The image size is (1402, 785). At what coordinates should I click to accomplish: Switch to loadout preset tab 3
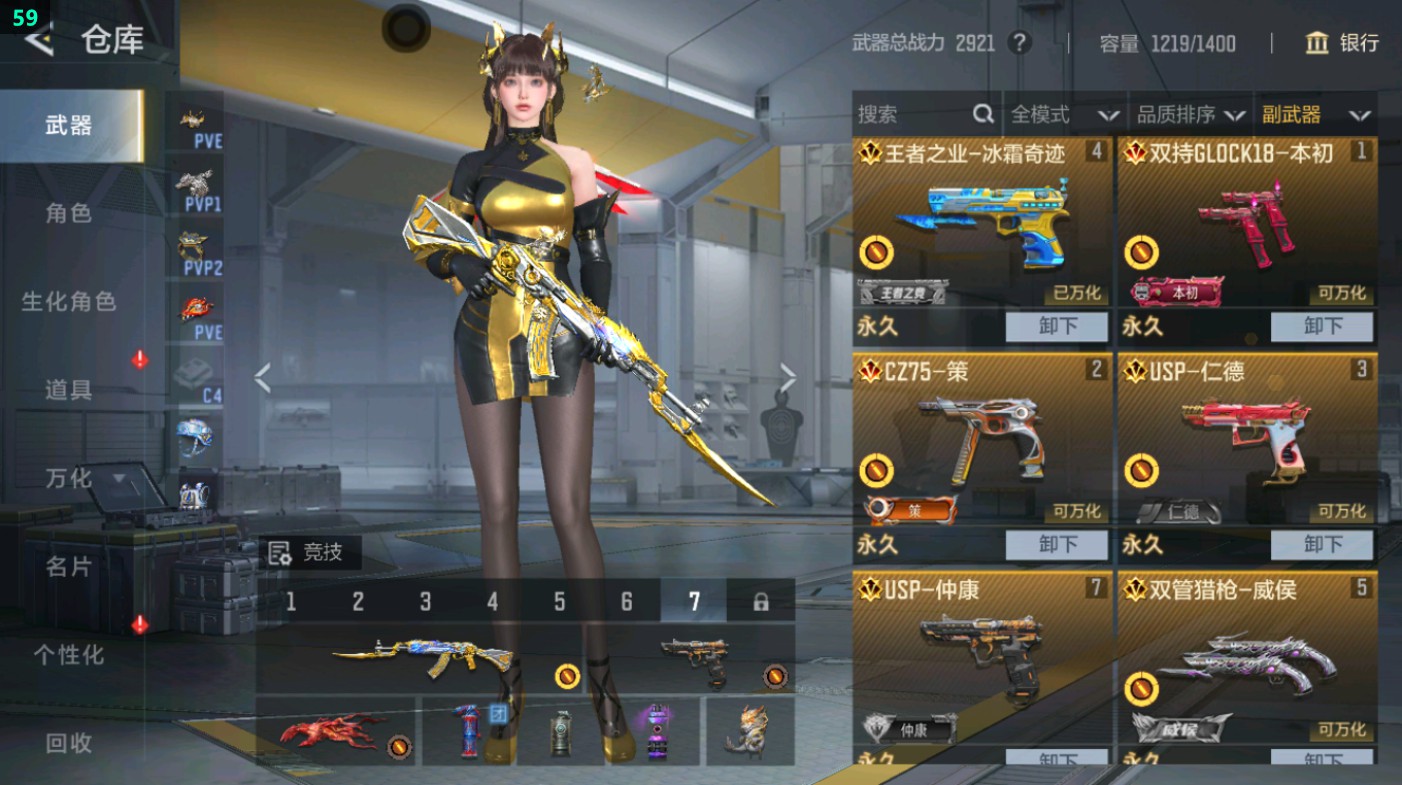[424, 598]
